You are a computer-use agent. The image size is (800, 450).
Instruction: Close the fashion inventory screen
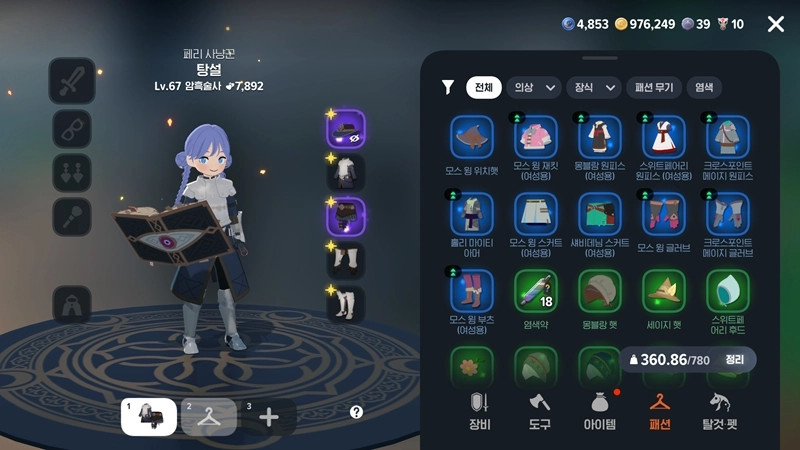[x=775, y=24]
